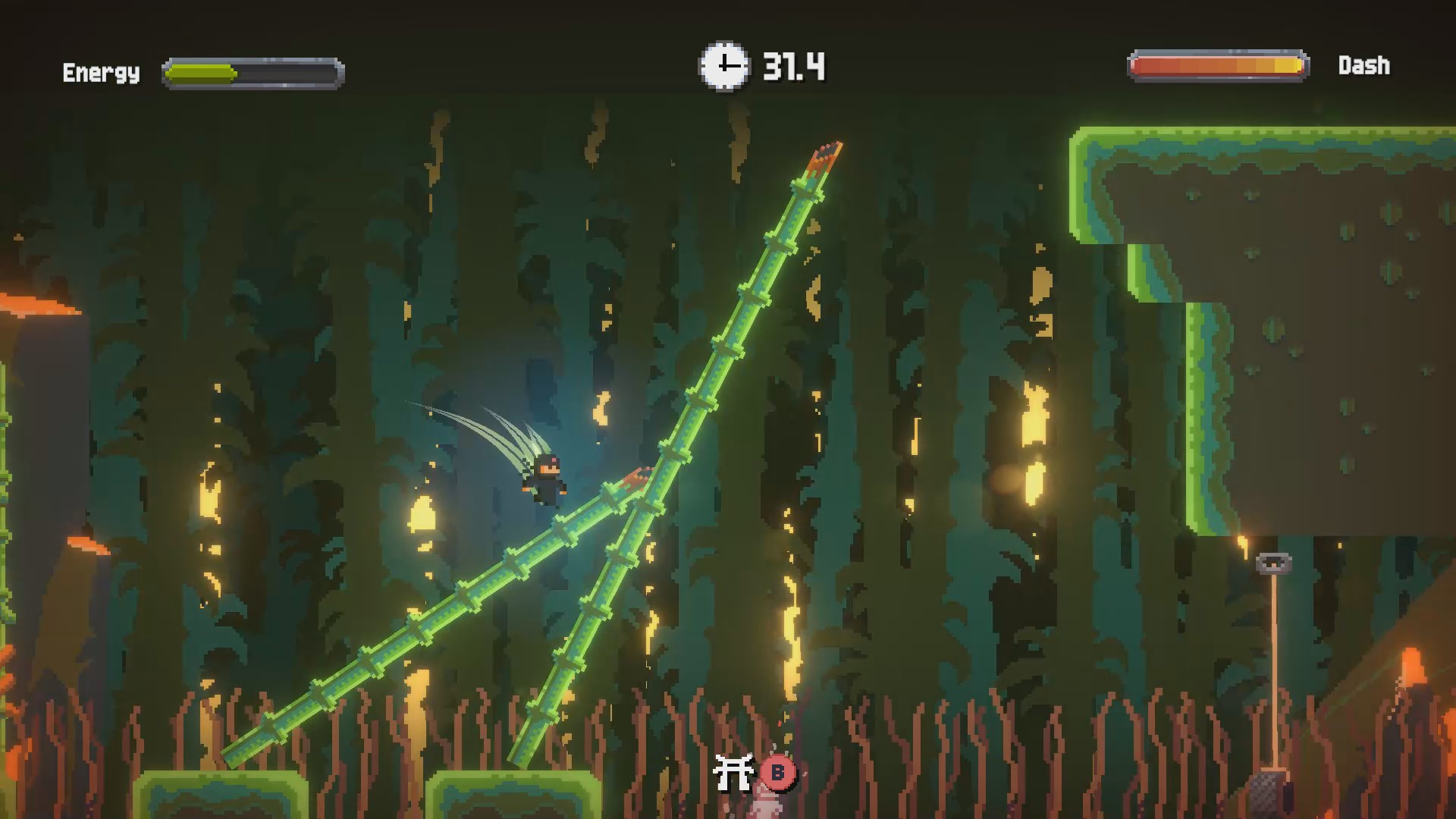The image size is (1456, 819).
Task: Select the Energy label text
Action: (x=101, y=74)
